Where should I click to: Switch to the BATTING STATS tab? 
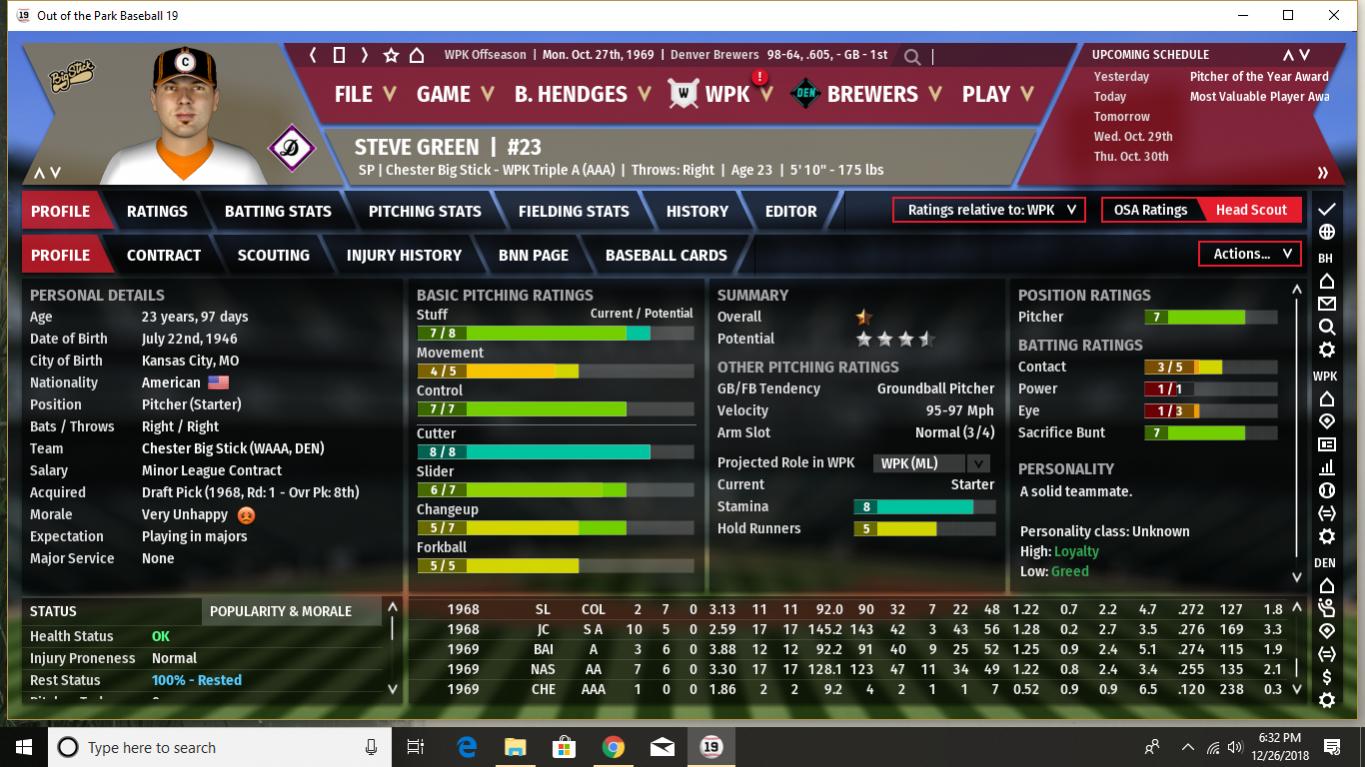pos(278,211)
